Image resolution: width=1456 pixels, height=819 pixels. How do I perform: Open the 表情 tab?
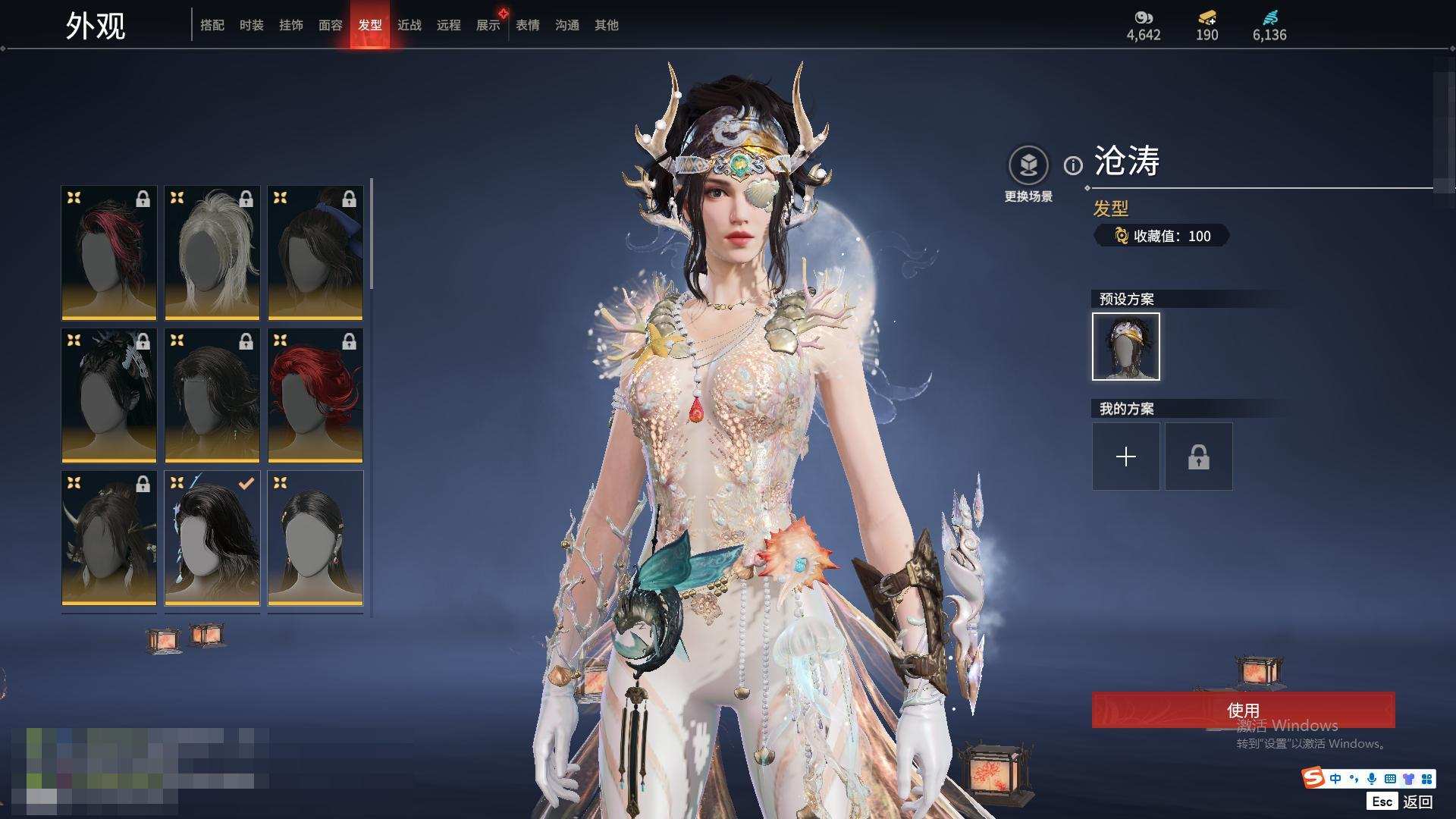pyautogui.click(x=528, y=25)
